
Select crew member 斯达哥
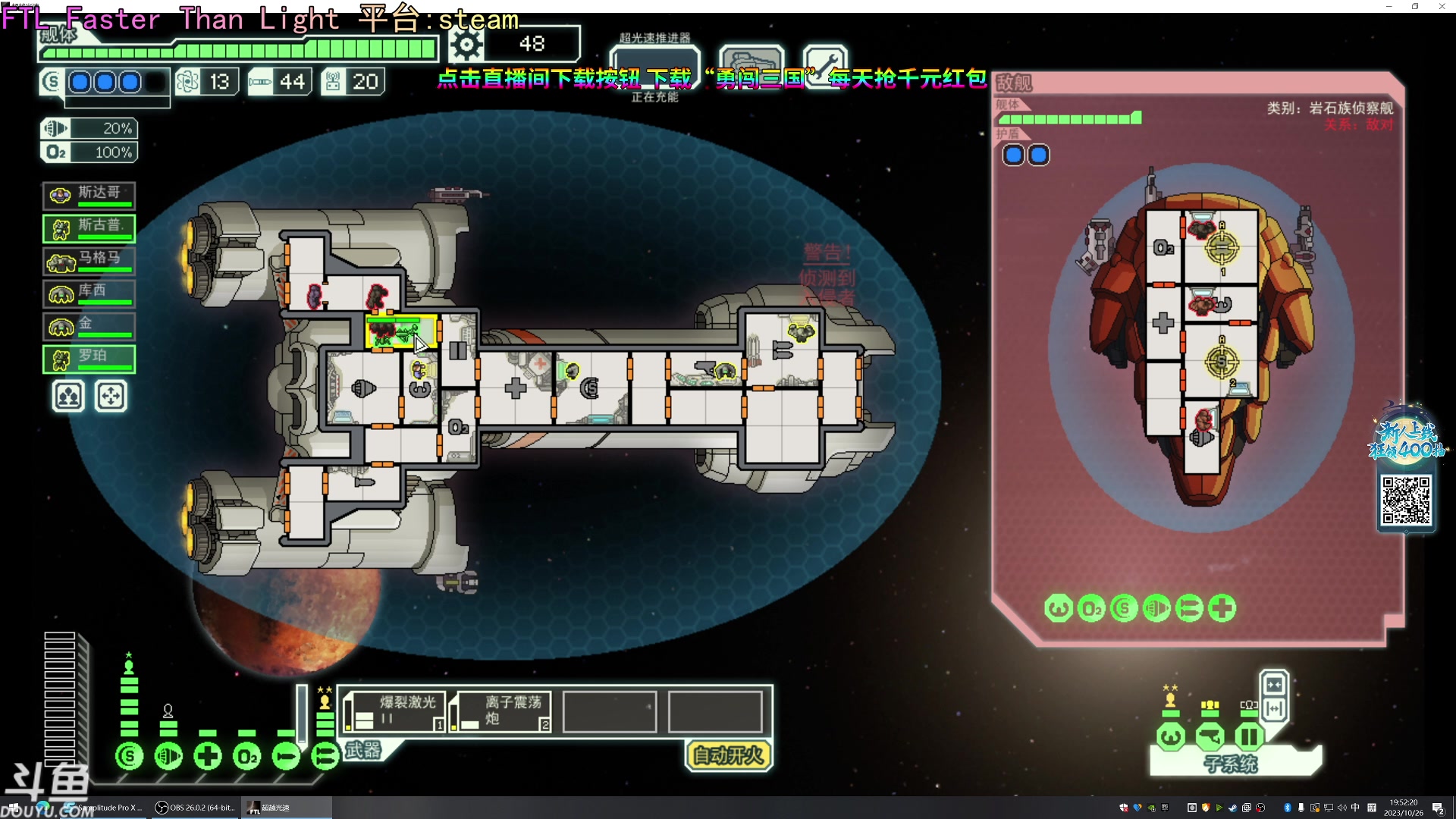(89, 195)
